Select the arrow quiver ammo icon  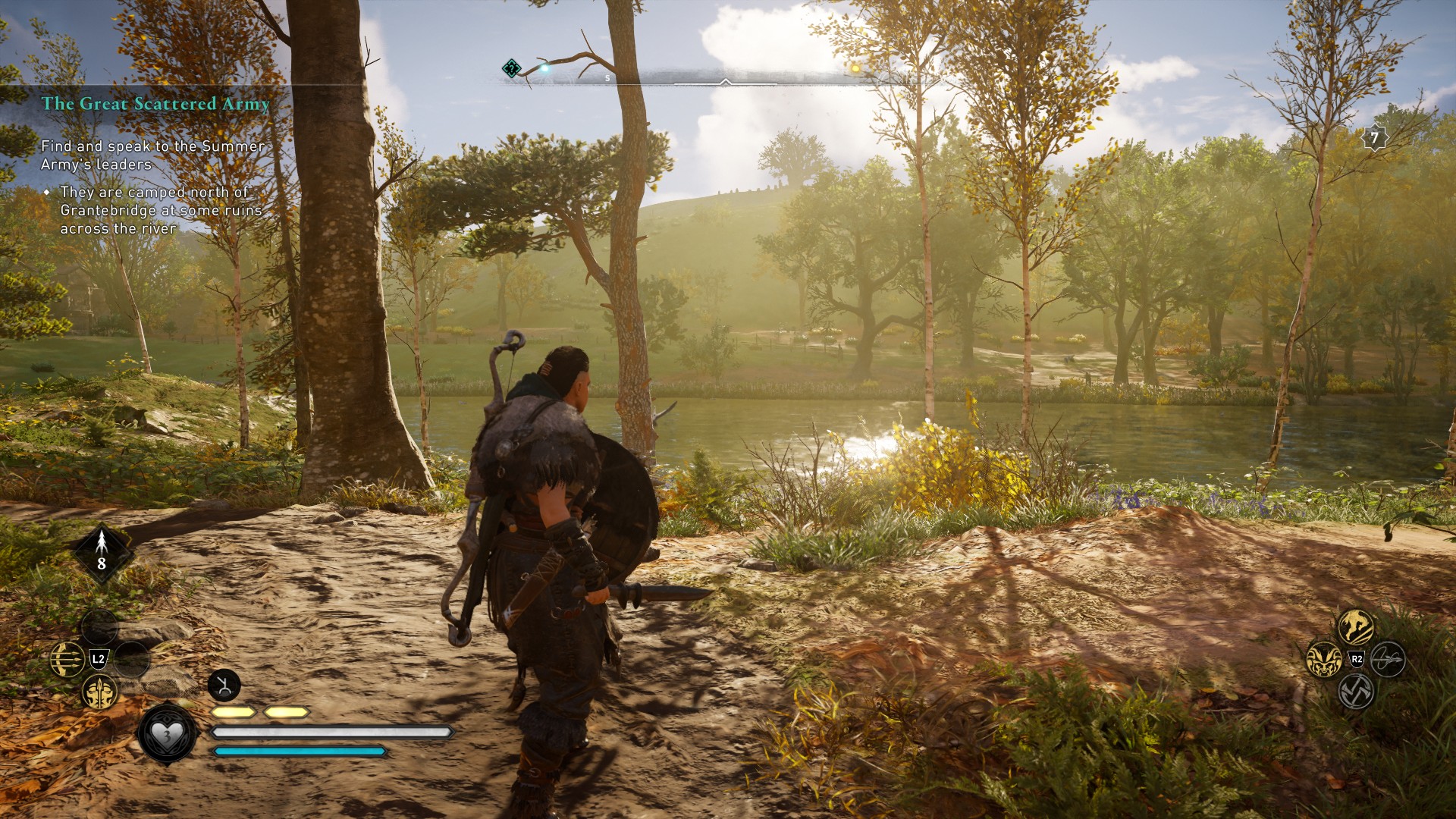click(x=102, y=552)
